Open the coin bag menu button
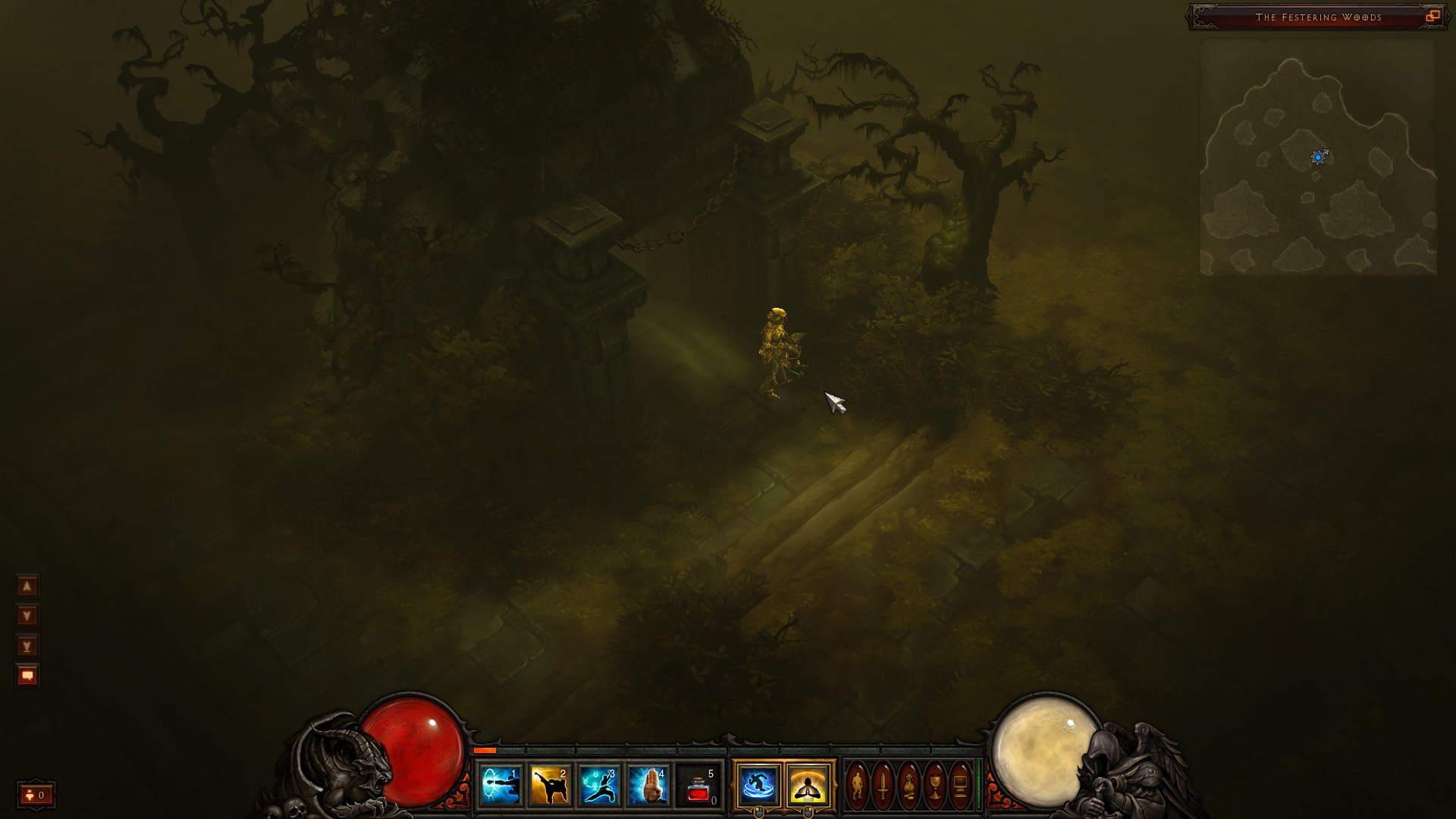The height and width of the screenshot is (819, 1456). pos(909,786)
